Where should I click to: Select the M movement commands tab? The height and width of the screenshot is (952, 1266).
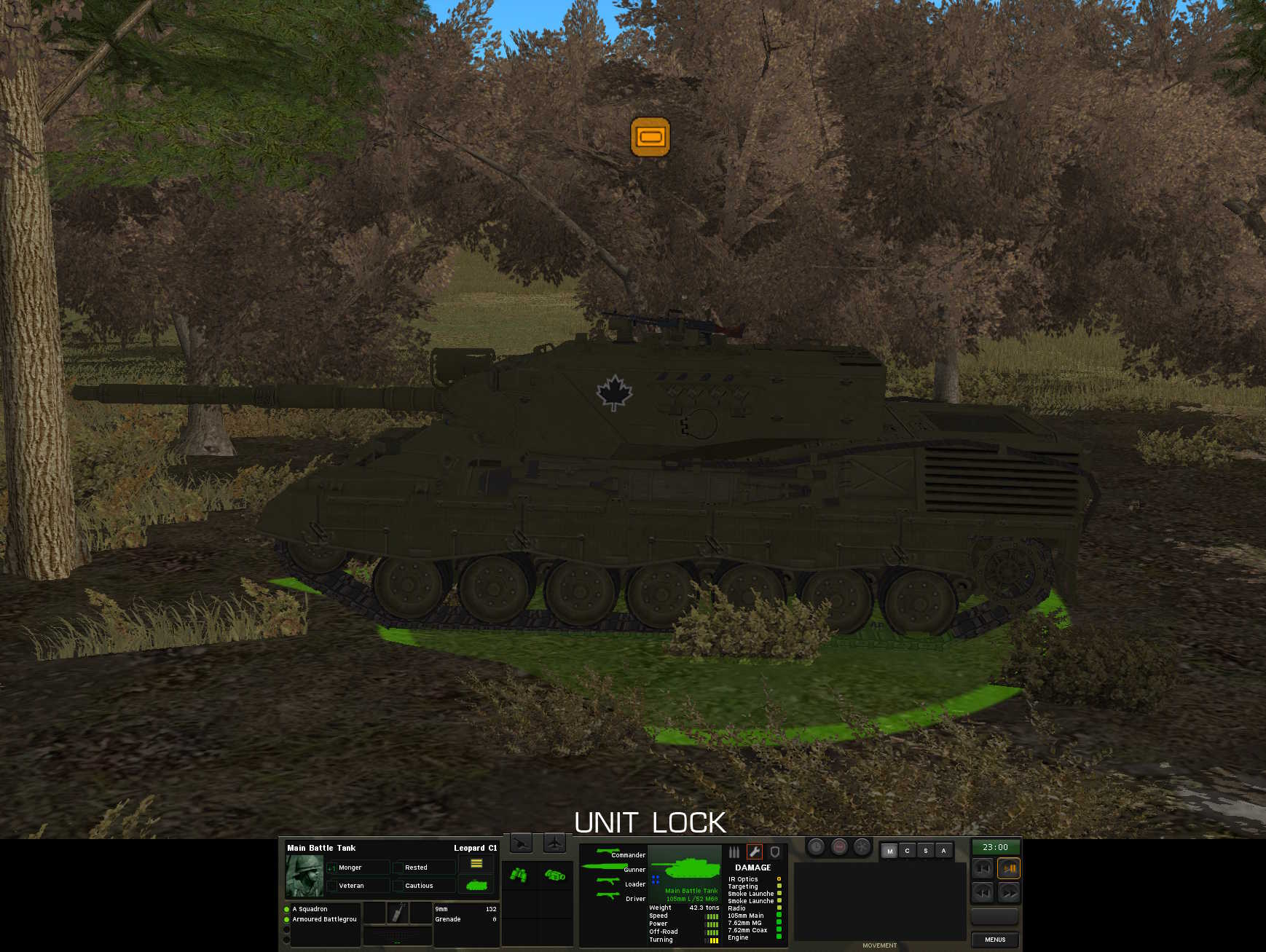[x=889, y=851]
